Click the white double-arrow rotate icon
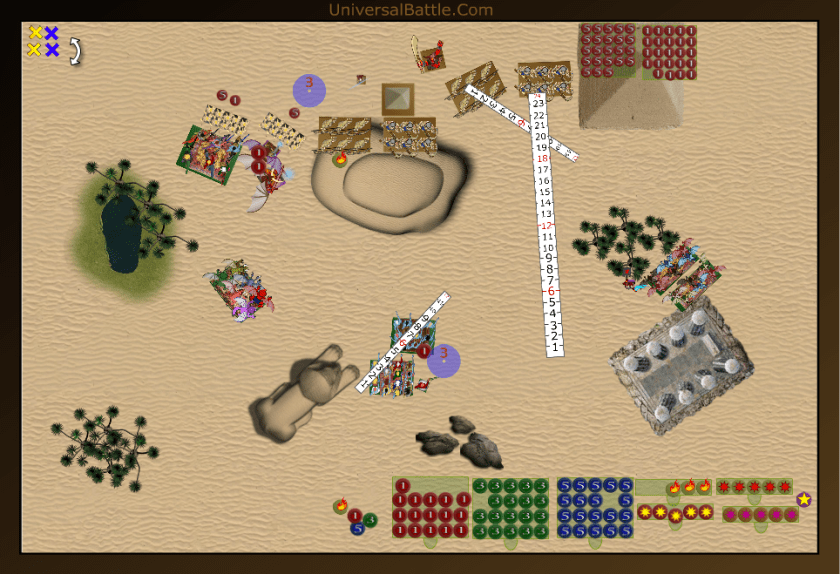The width and height of the screenshot is (840, 574). click(75, 51)
